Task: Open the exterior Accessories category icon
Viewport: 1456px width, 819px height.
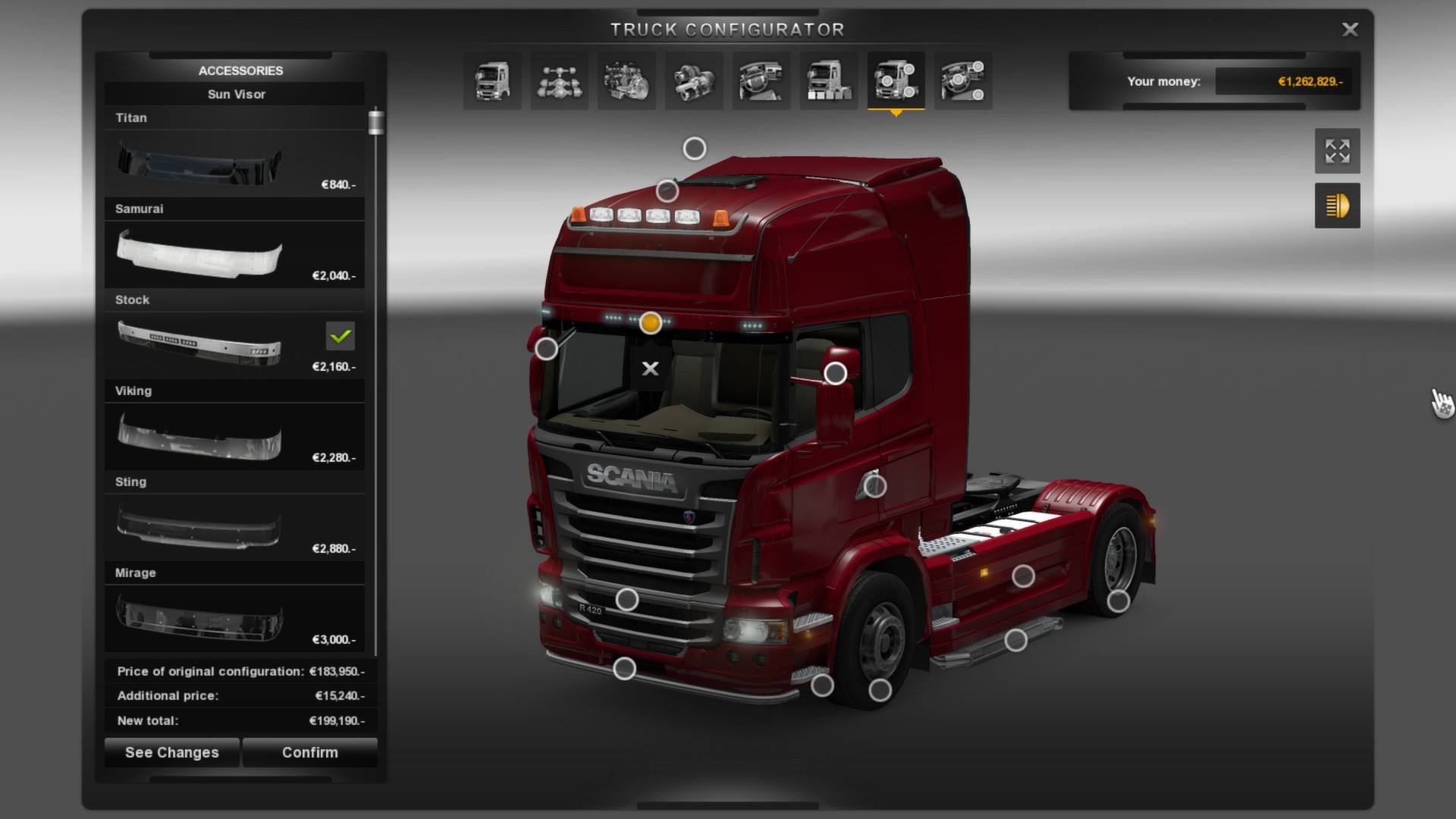Action: coord(895,81)
